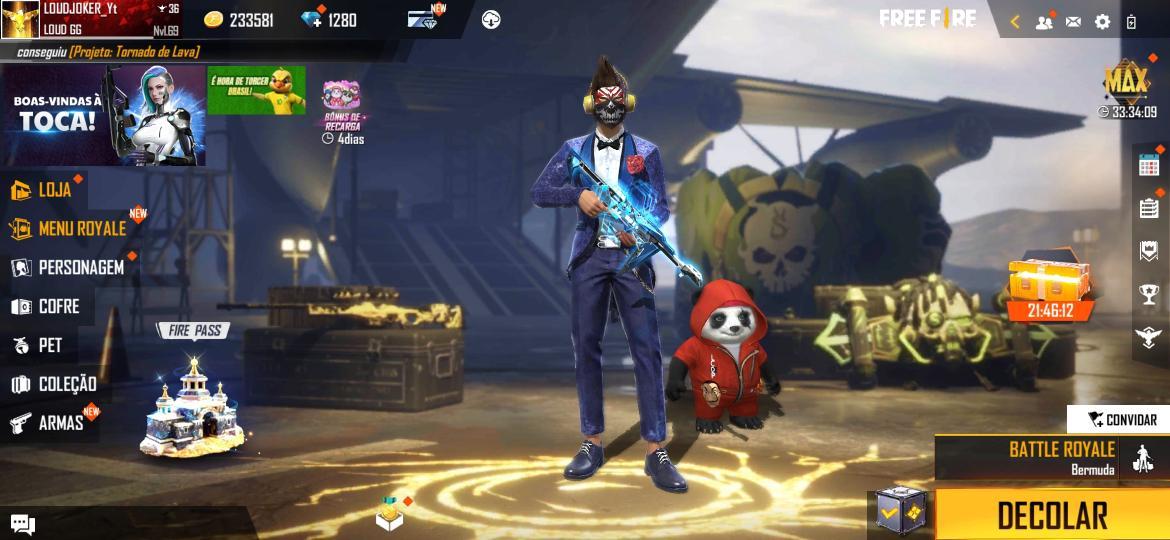Open the orange timed loot crate
Screen dimensions: 1170x540
pyautogui.click(x=1050, y=288)
